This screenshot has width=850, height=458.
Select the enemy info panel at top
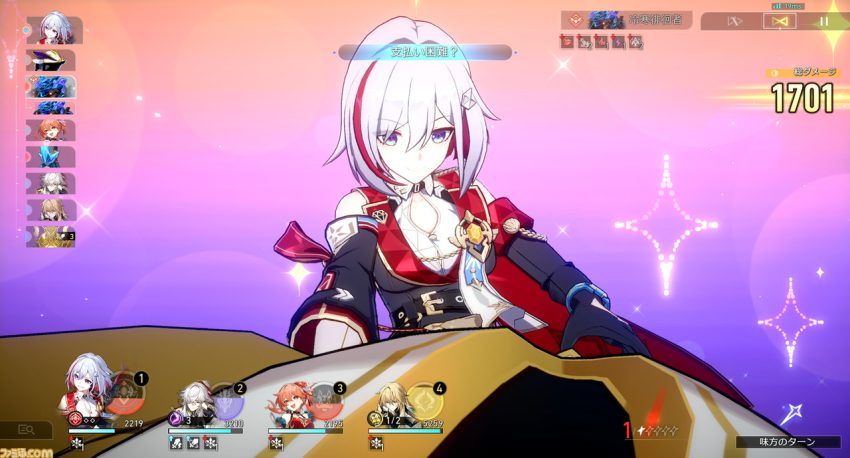(x=627, y=19)
